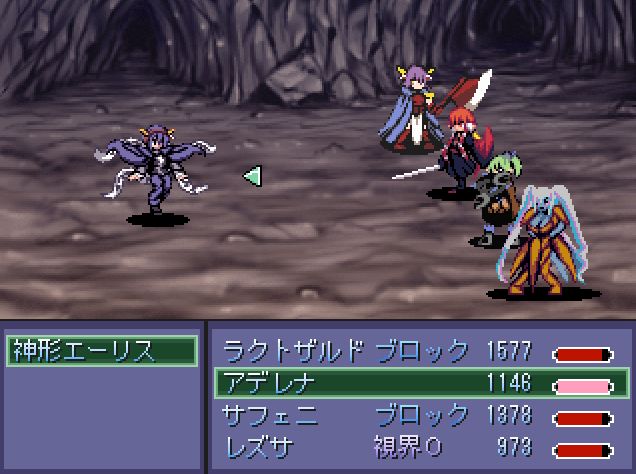This screenshot has width=636, height=474.
Task: Select enemy target 神形エーリス
Action: click(101, 351)
